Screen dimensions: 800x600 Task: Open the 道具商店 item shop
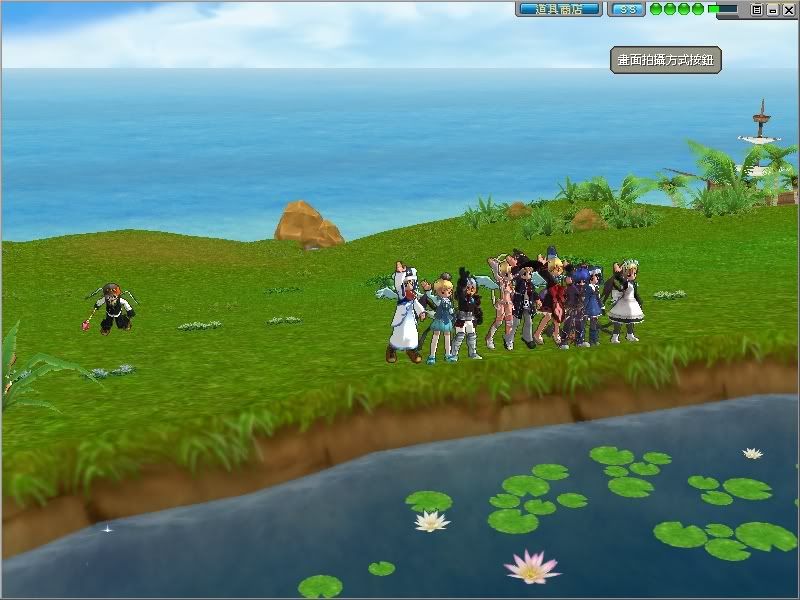coord(558,9)
